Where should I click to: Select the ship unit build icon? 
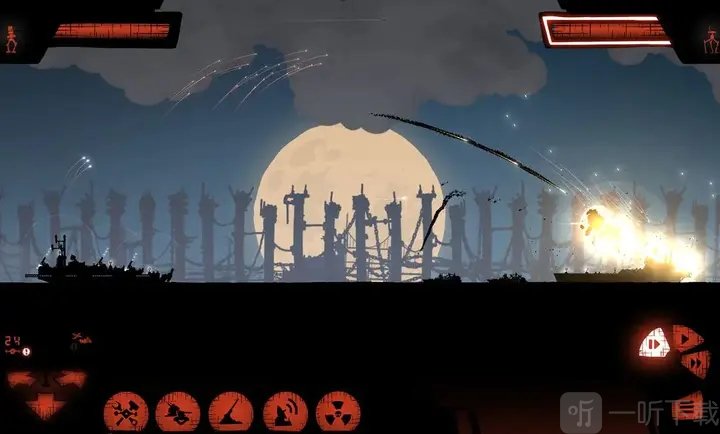[178, 411]
